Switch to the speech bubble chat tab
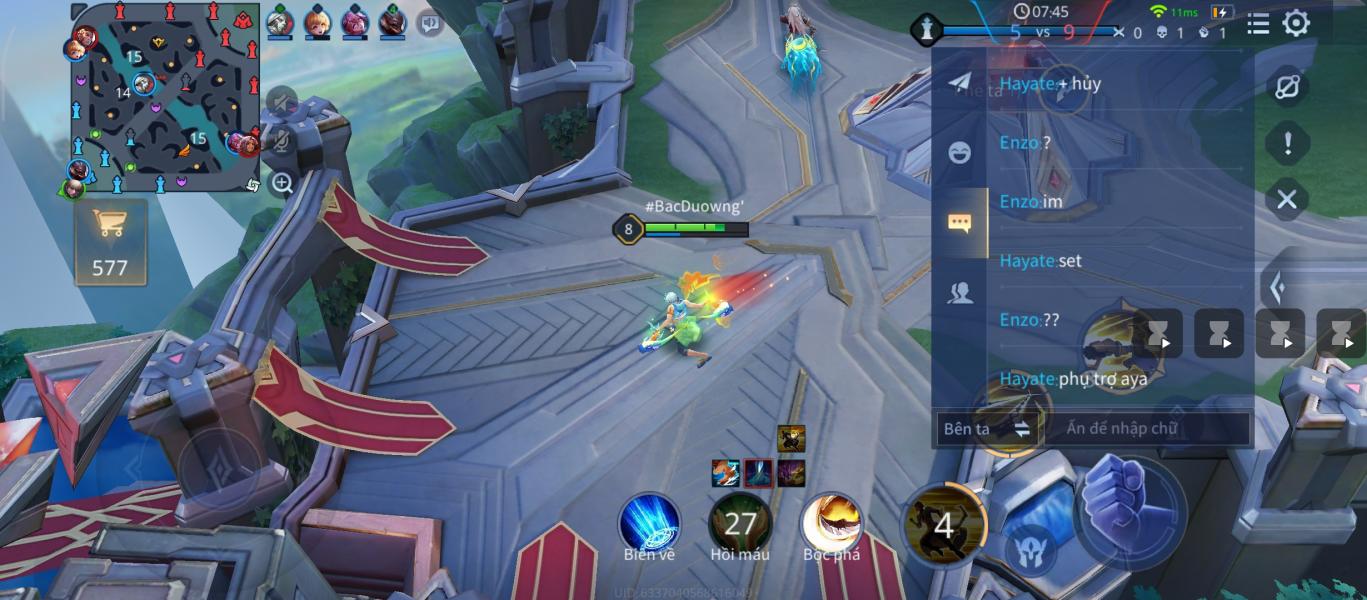The width and height of the screenshot is (1367, 600). point(959,222)
